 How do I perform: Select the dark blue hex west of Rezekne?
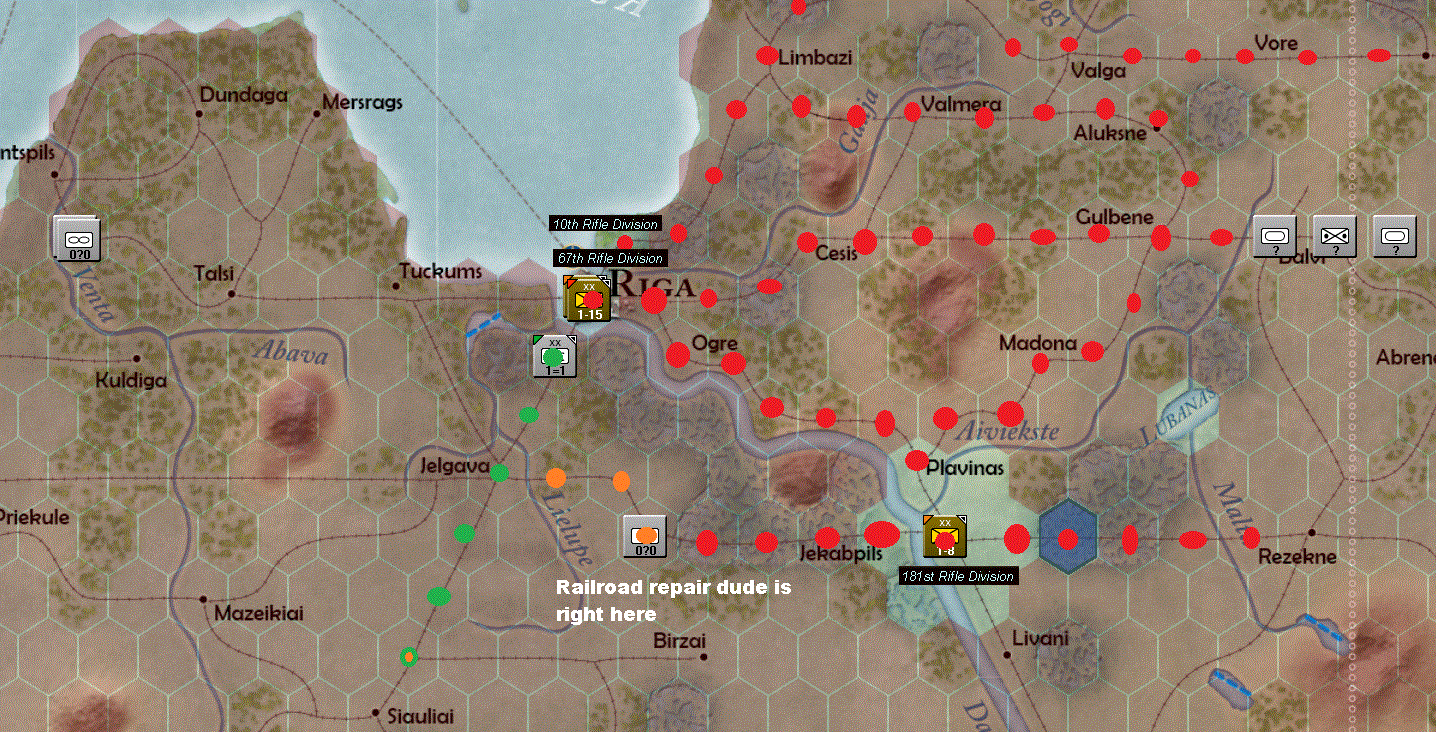(1066, 536)
